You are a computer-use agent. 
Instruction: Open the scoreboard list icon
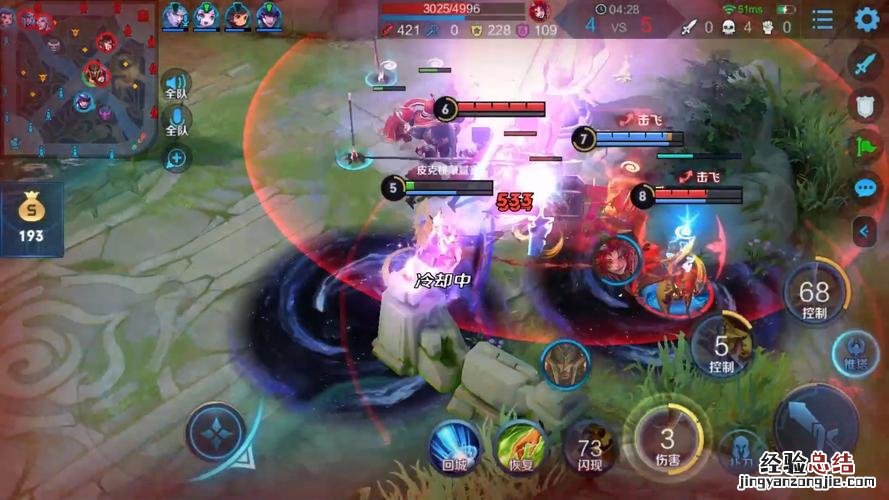(x=822, y=20)
